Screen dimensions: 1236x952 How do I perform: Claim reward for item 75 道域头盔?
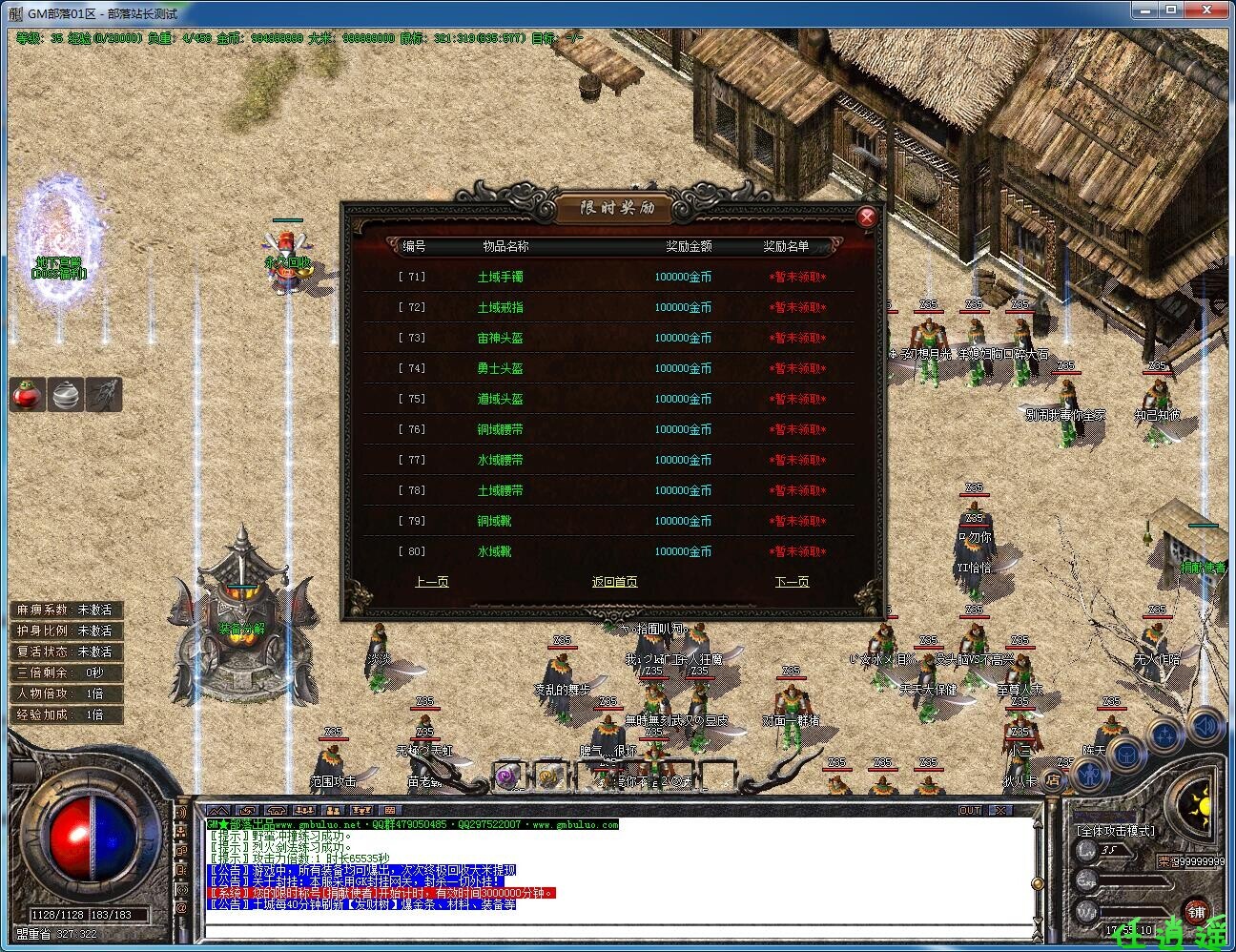[797, 400]
